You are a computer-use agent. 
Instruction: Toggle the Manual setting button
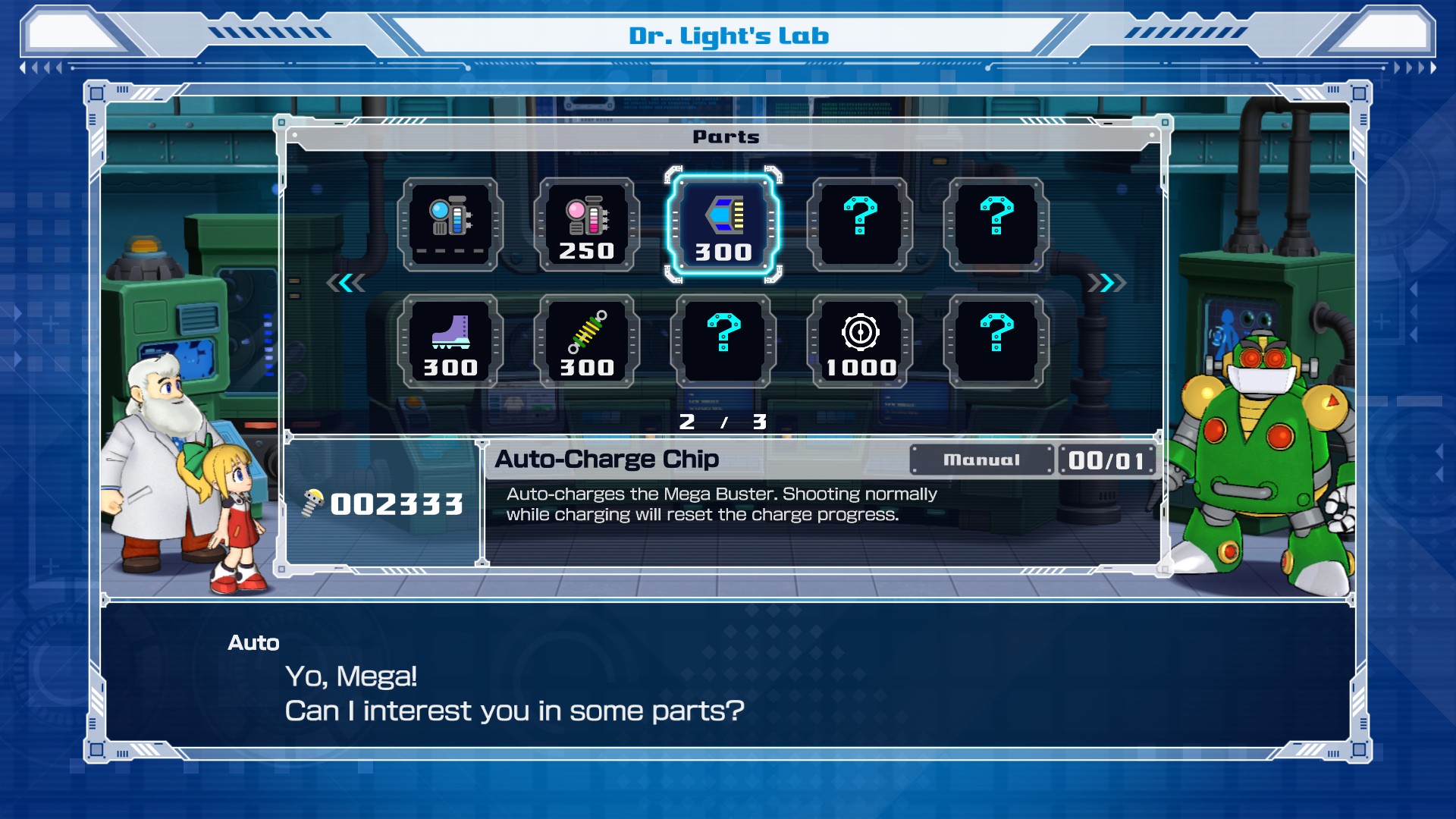pyautogui.click(x=981, y=460)
